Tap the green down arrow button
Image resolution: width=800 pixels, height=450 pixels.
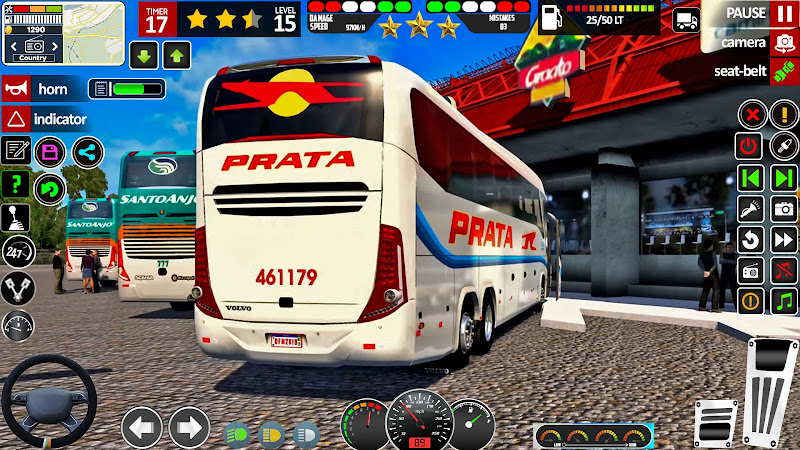(x=144, y=55)
